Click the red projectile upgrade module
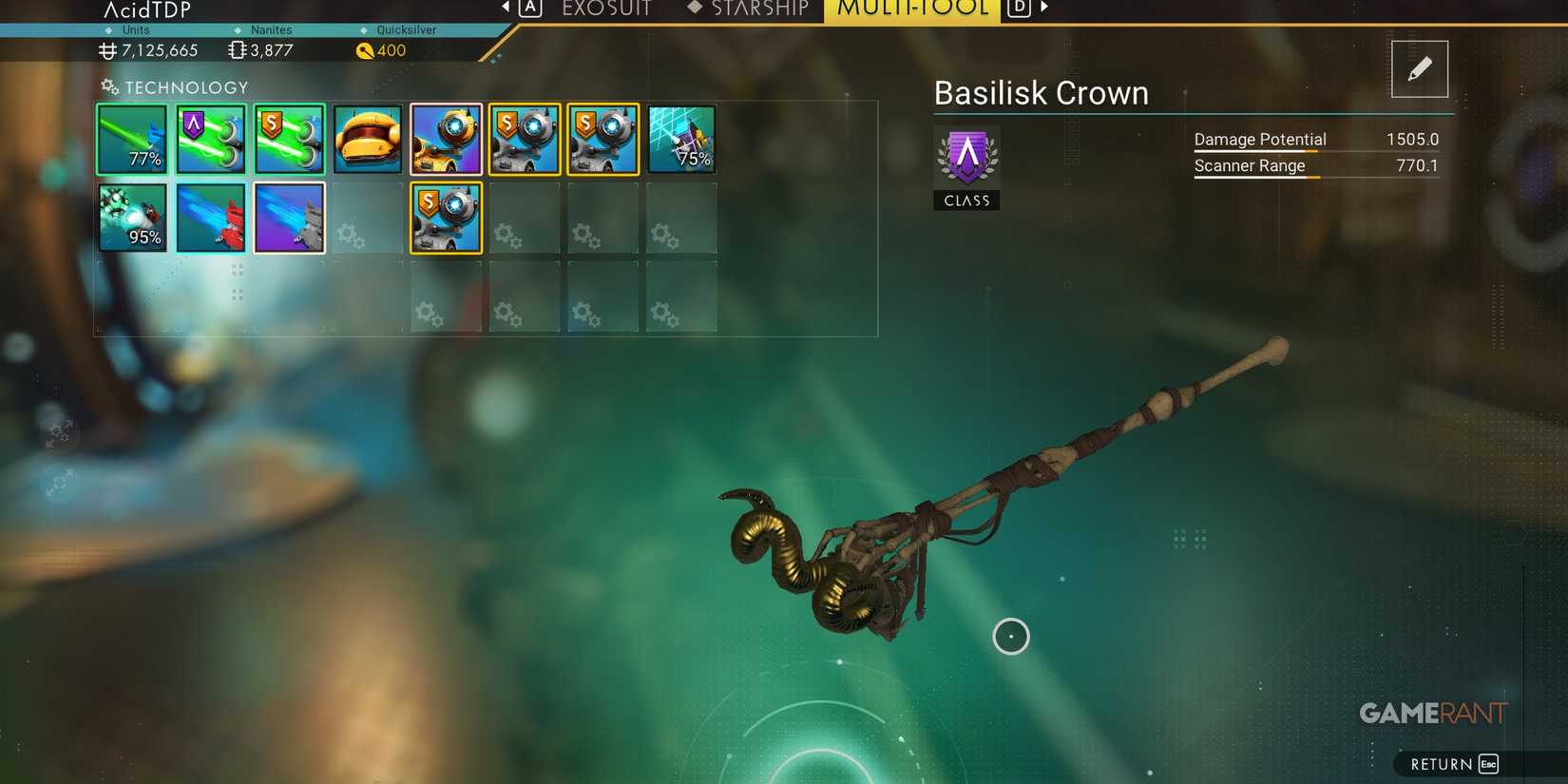This screenshot has height=784, width=1568. pos(210,217)
